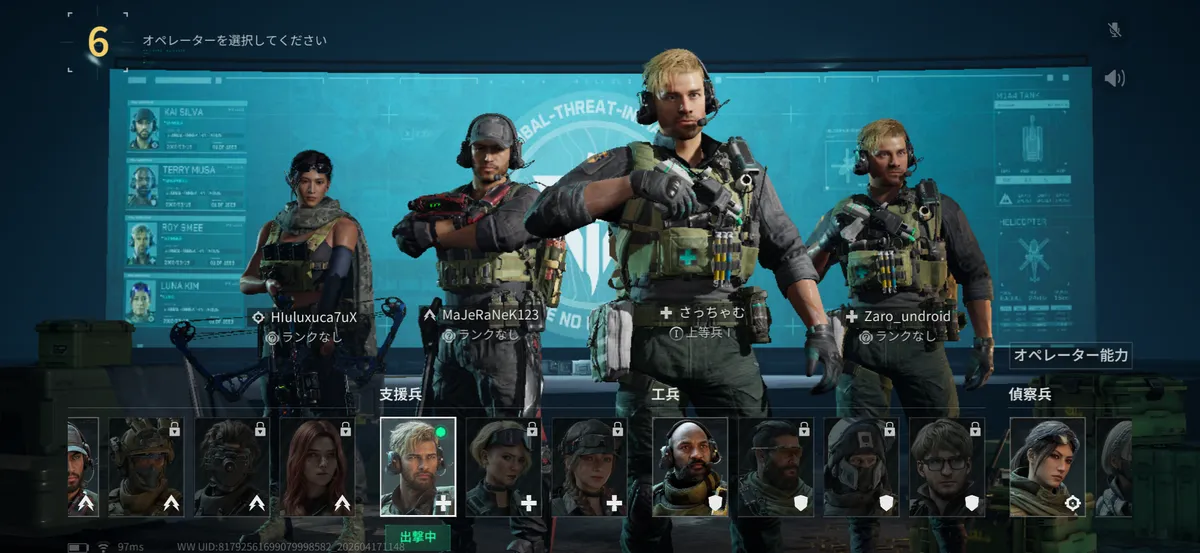Select the locked hooded operator with a respirator mask

861,466
